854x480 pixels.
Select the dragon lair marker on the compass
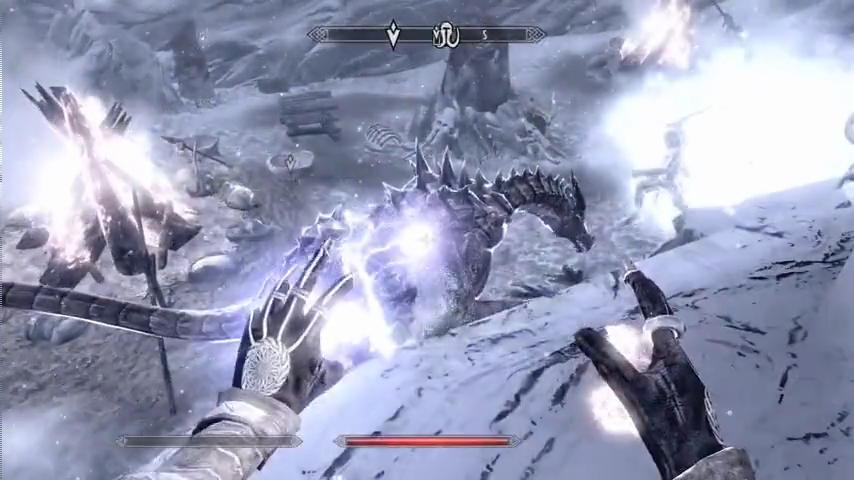pyautogui.click(x=446, y=37)
